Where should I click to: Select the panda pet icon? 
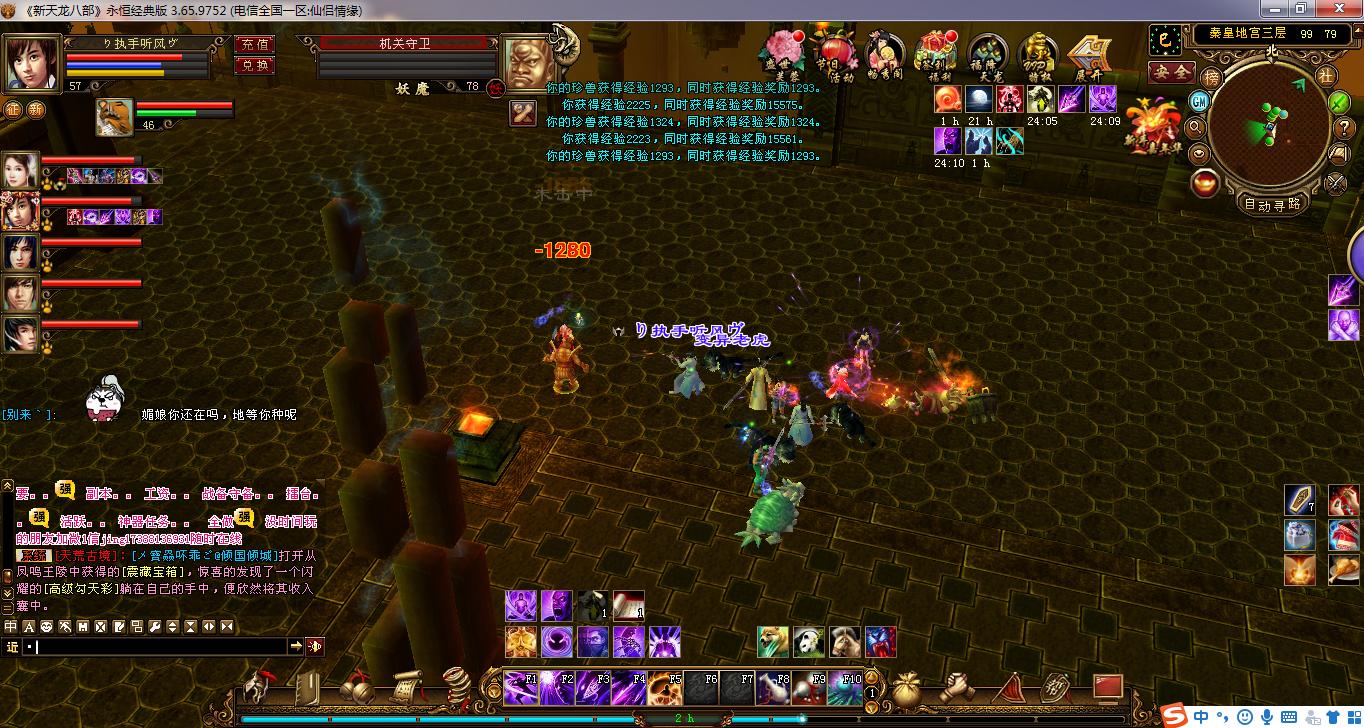(808, 642)
